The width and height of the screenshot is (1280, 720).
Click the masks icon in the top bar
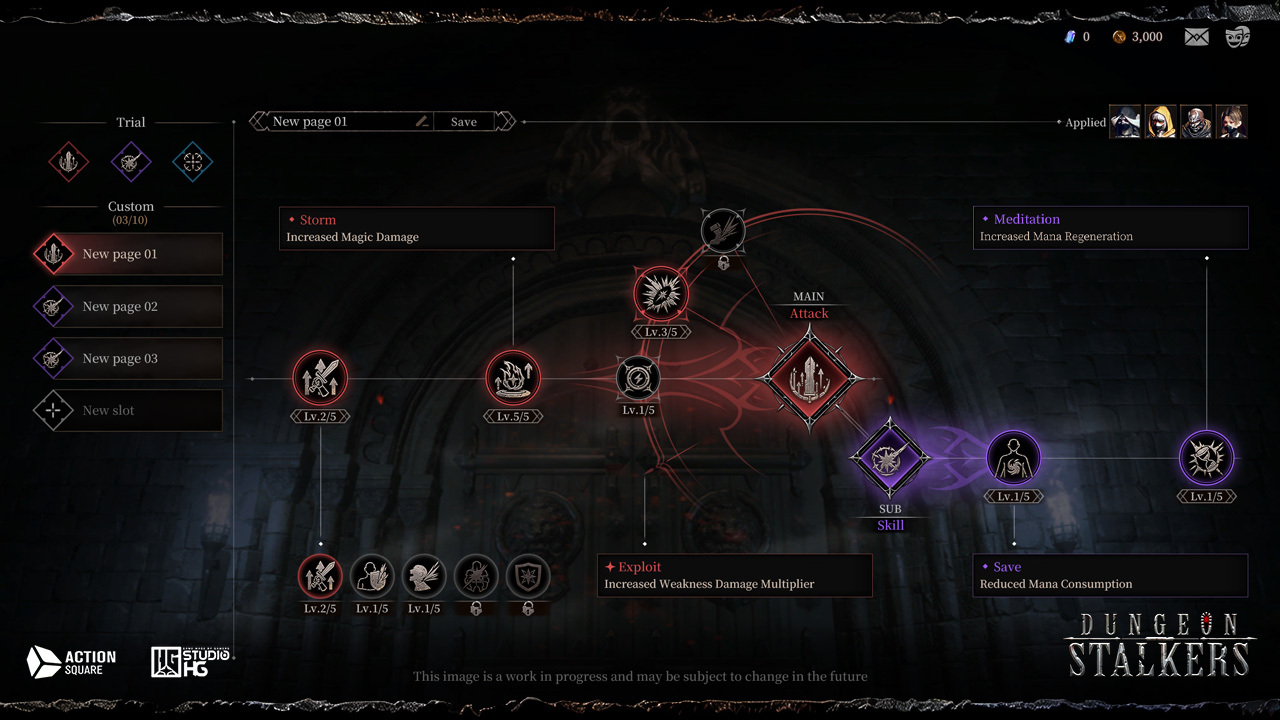(x=1236, y=36)
